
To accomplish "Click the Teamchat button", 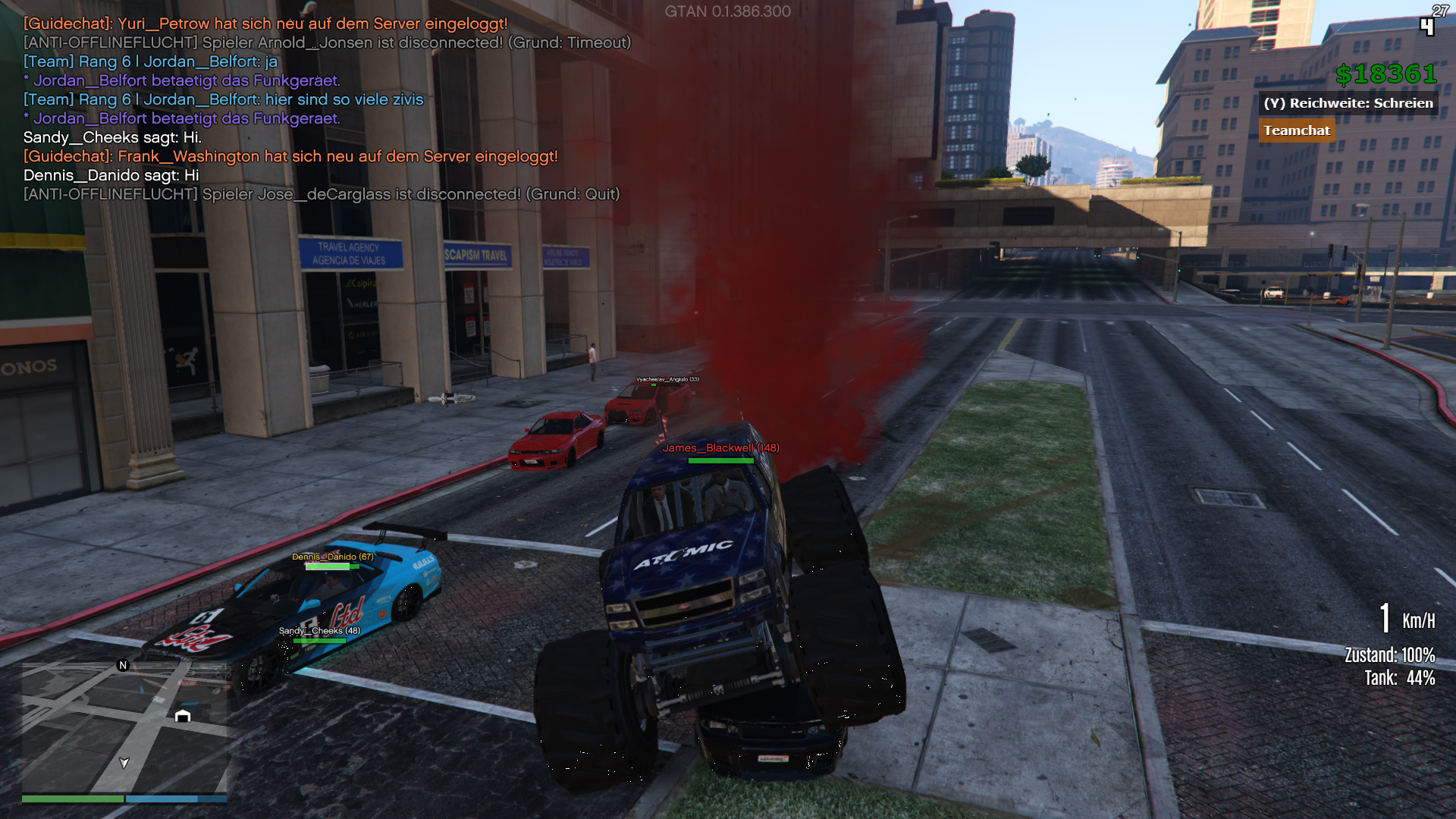I will [x=1296, y=130].
